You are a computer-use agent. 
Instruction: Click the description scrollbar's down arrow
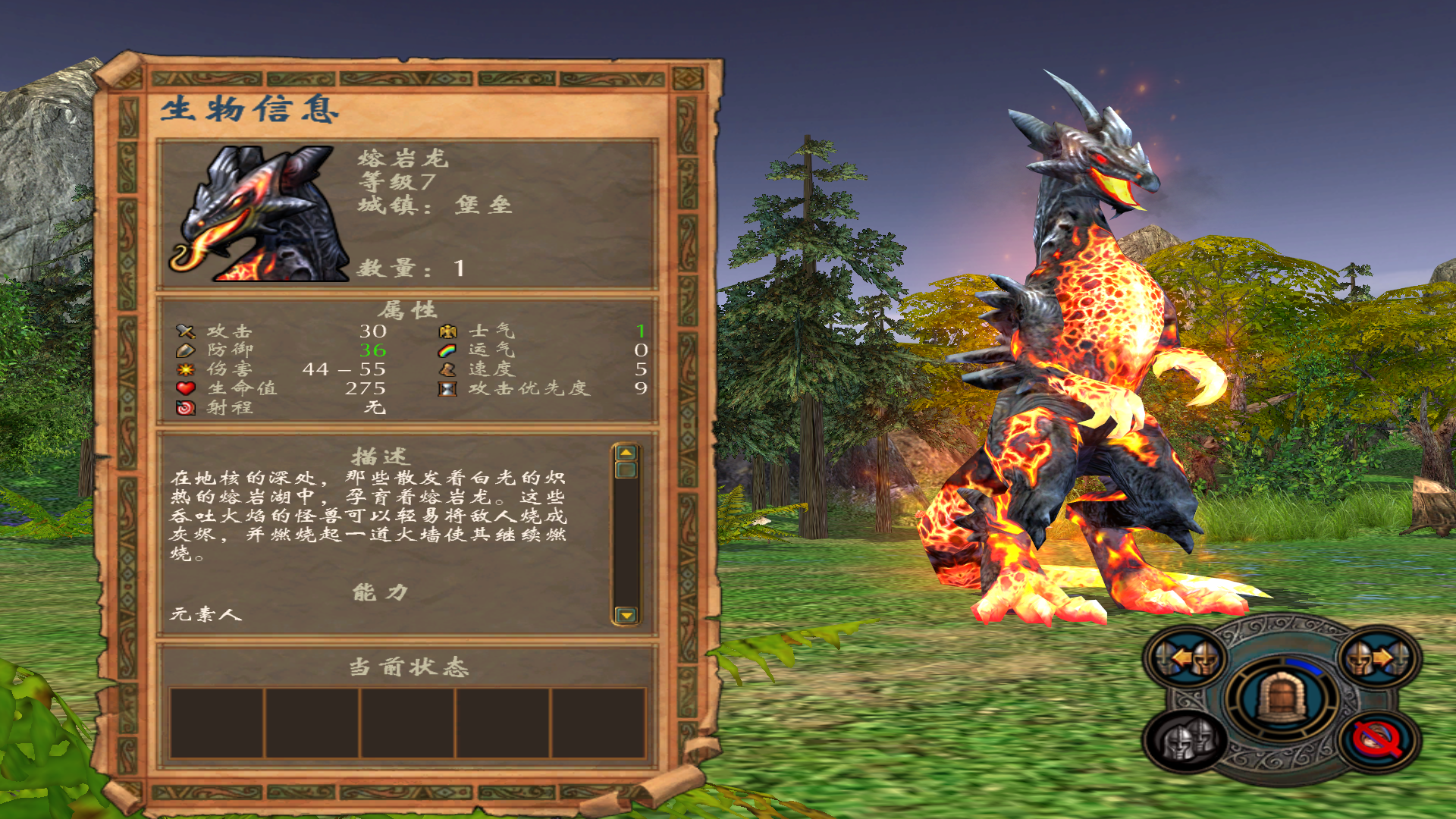click(626, 614)
